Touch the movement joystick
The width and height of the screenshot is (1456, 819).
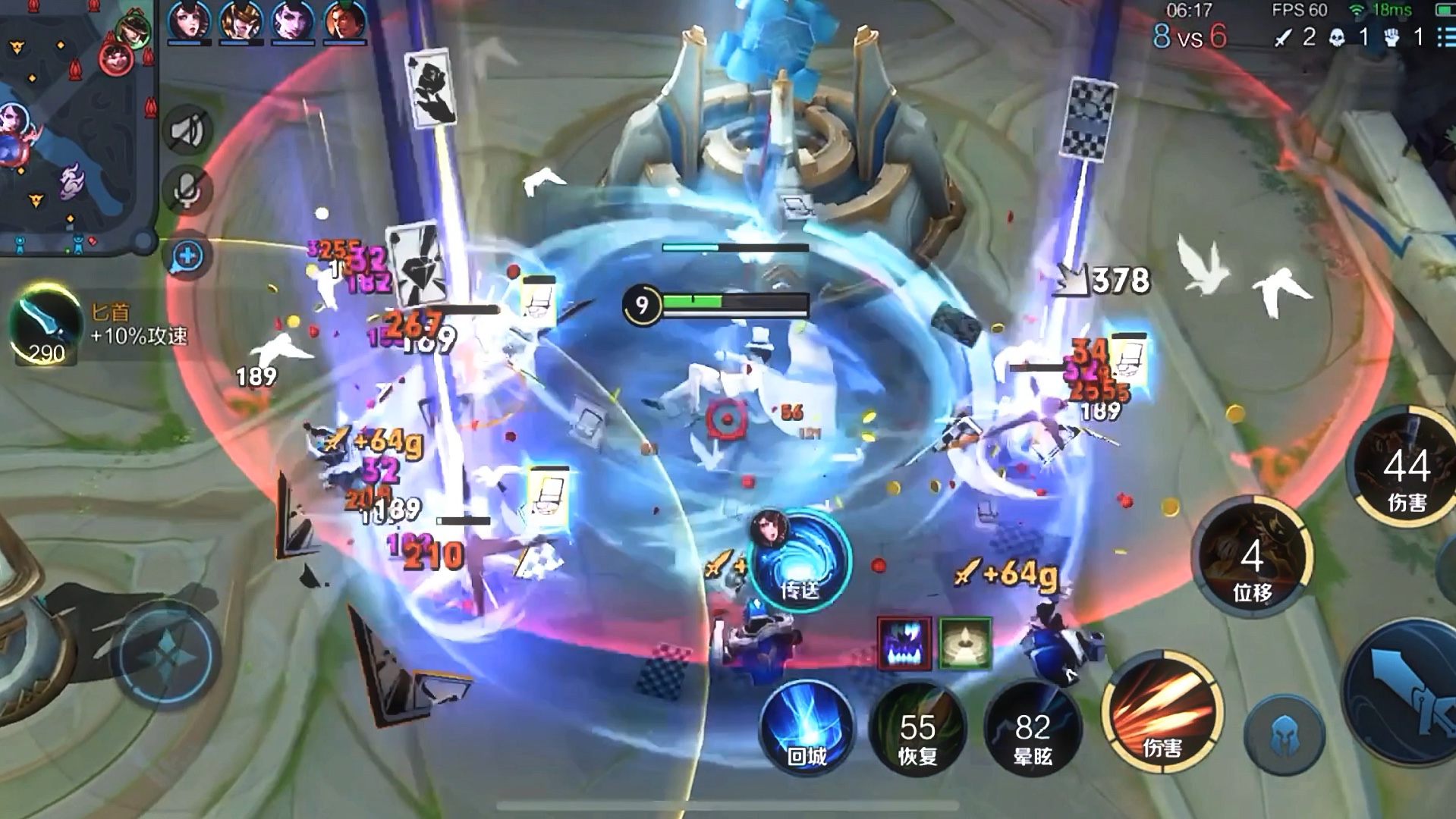[x=165, y=654]
